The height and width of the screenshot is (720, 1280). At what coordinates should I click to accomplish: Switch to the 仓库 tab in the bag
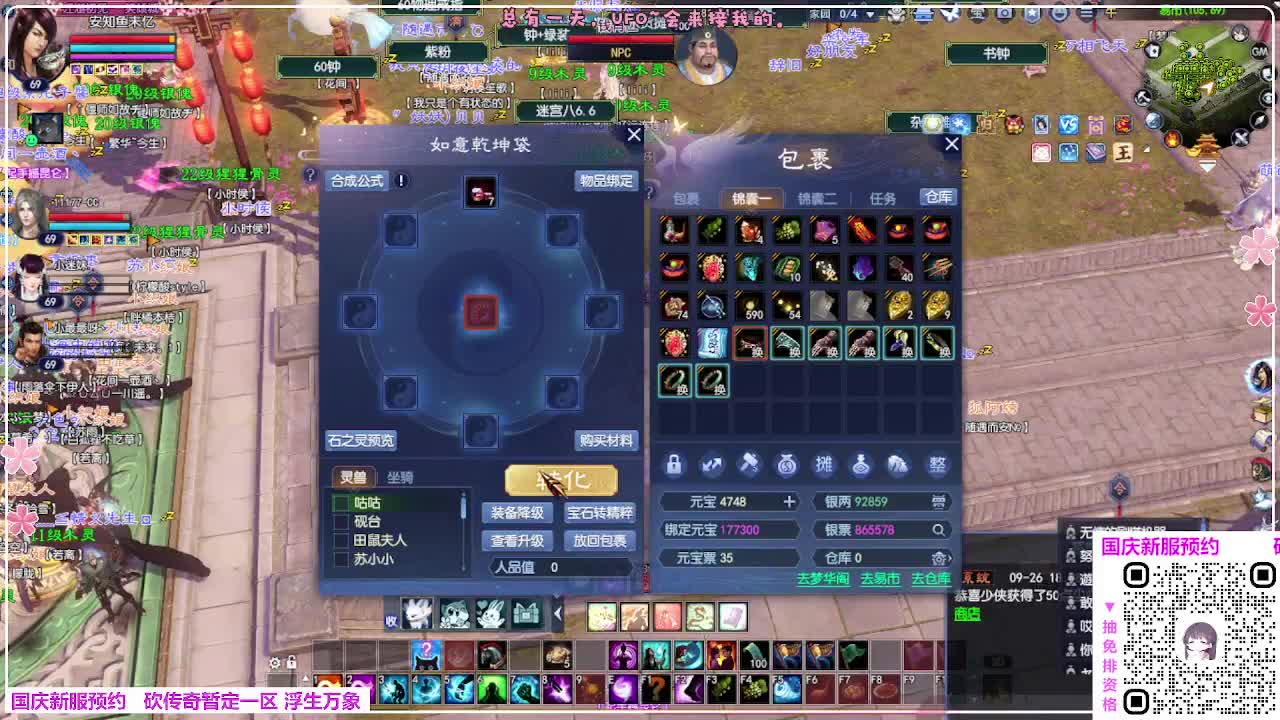pyautogui.click(x=937, y=197)
